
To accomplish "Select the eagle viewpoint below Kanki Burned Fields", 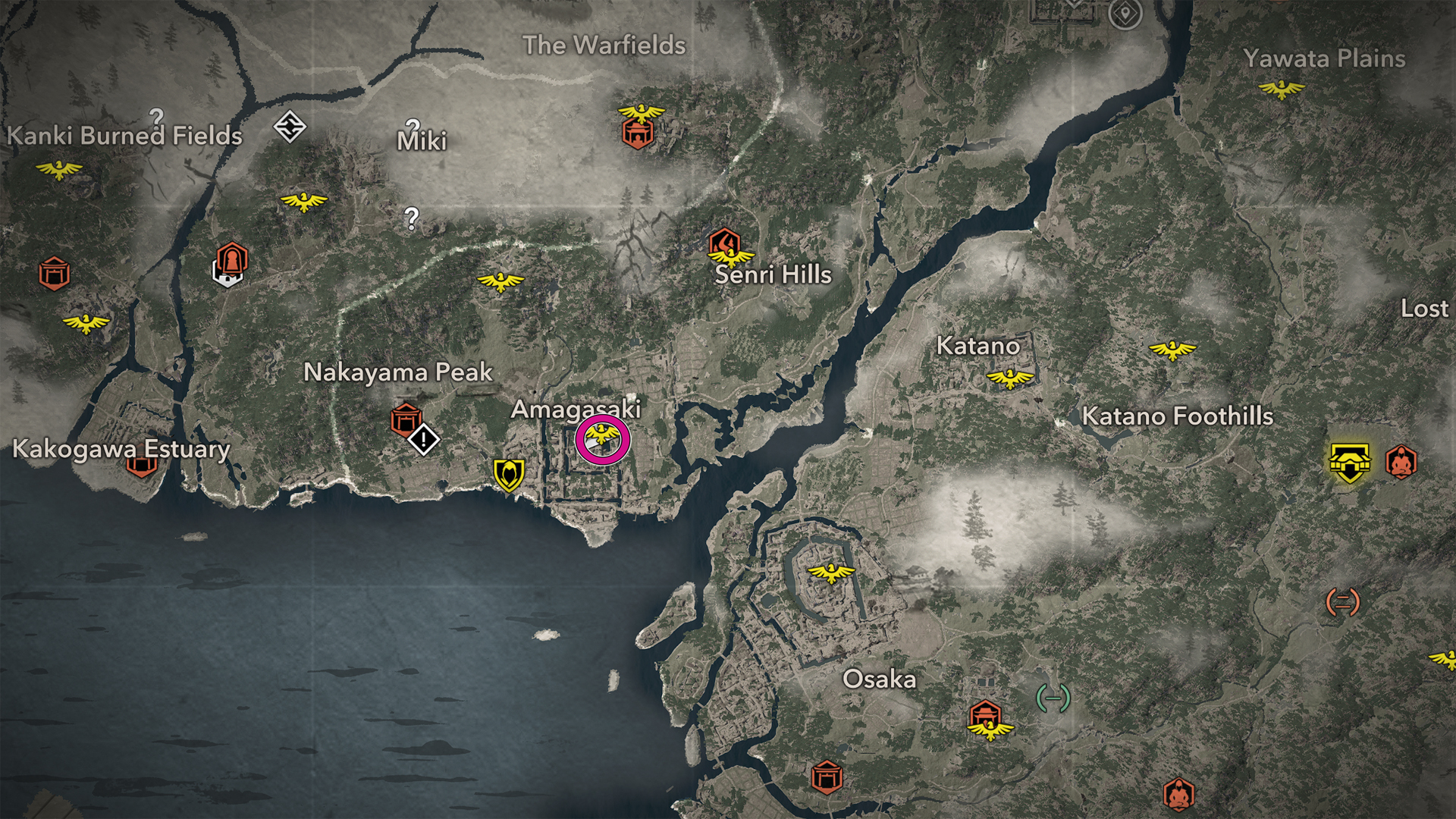I will (59, 168).
